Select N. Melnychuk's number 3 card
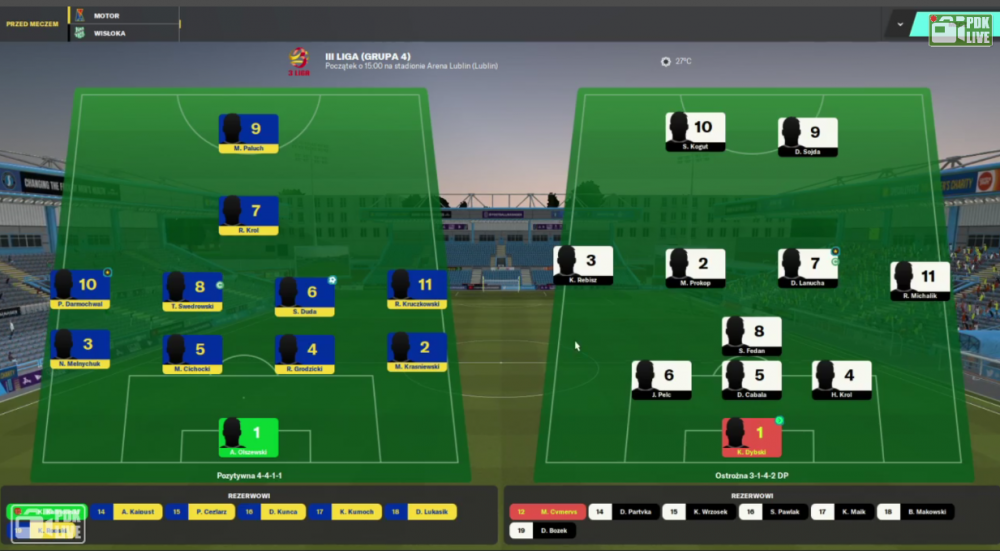The width and height of the screenshot is (1000, 551). pyautogui.click(x=80, y=349)
